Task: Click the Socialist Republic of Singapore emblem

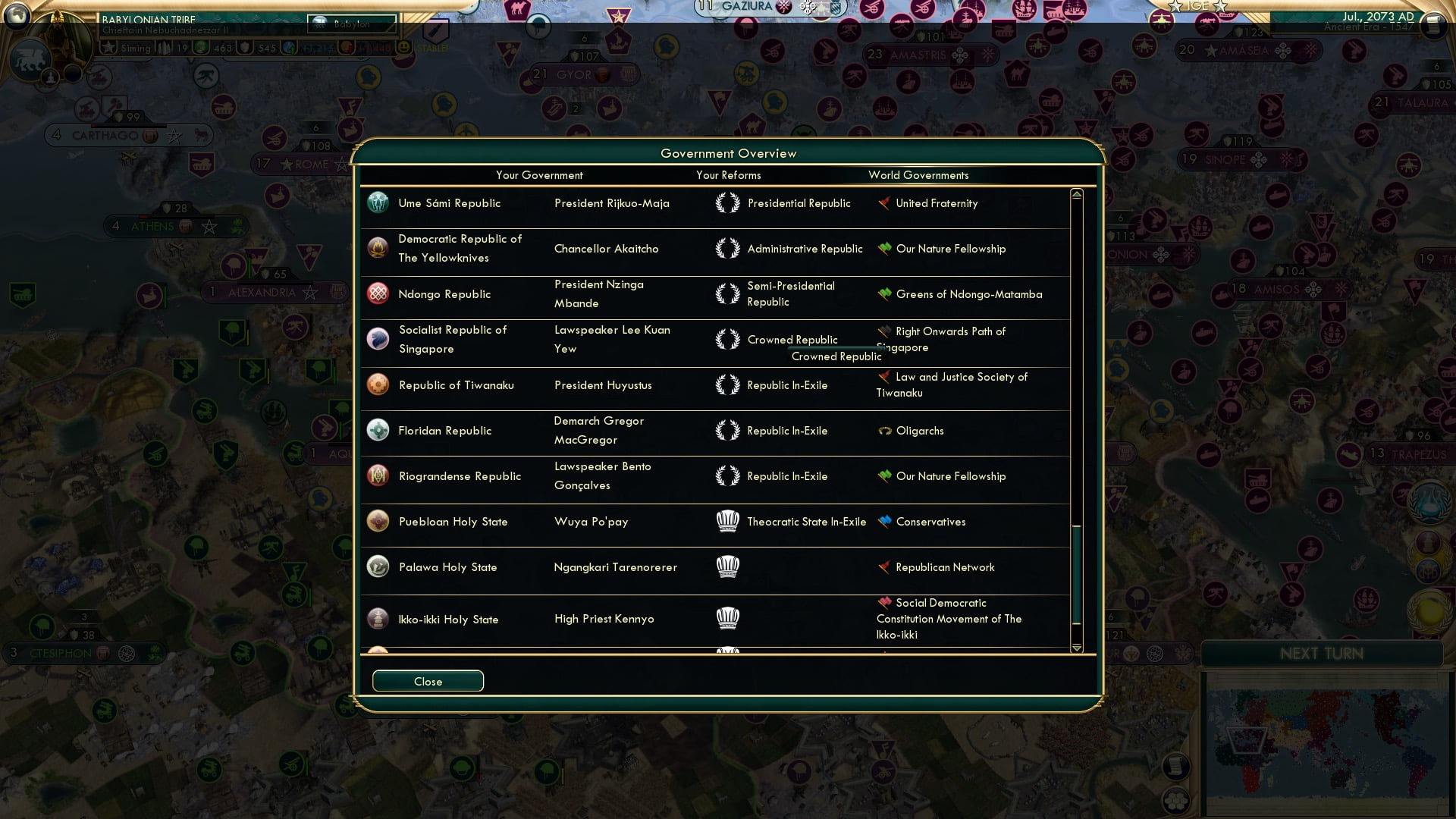Action: click(378, 339)
